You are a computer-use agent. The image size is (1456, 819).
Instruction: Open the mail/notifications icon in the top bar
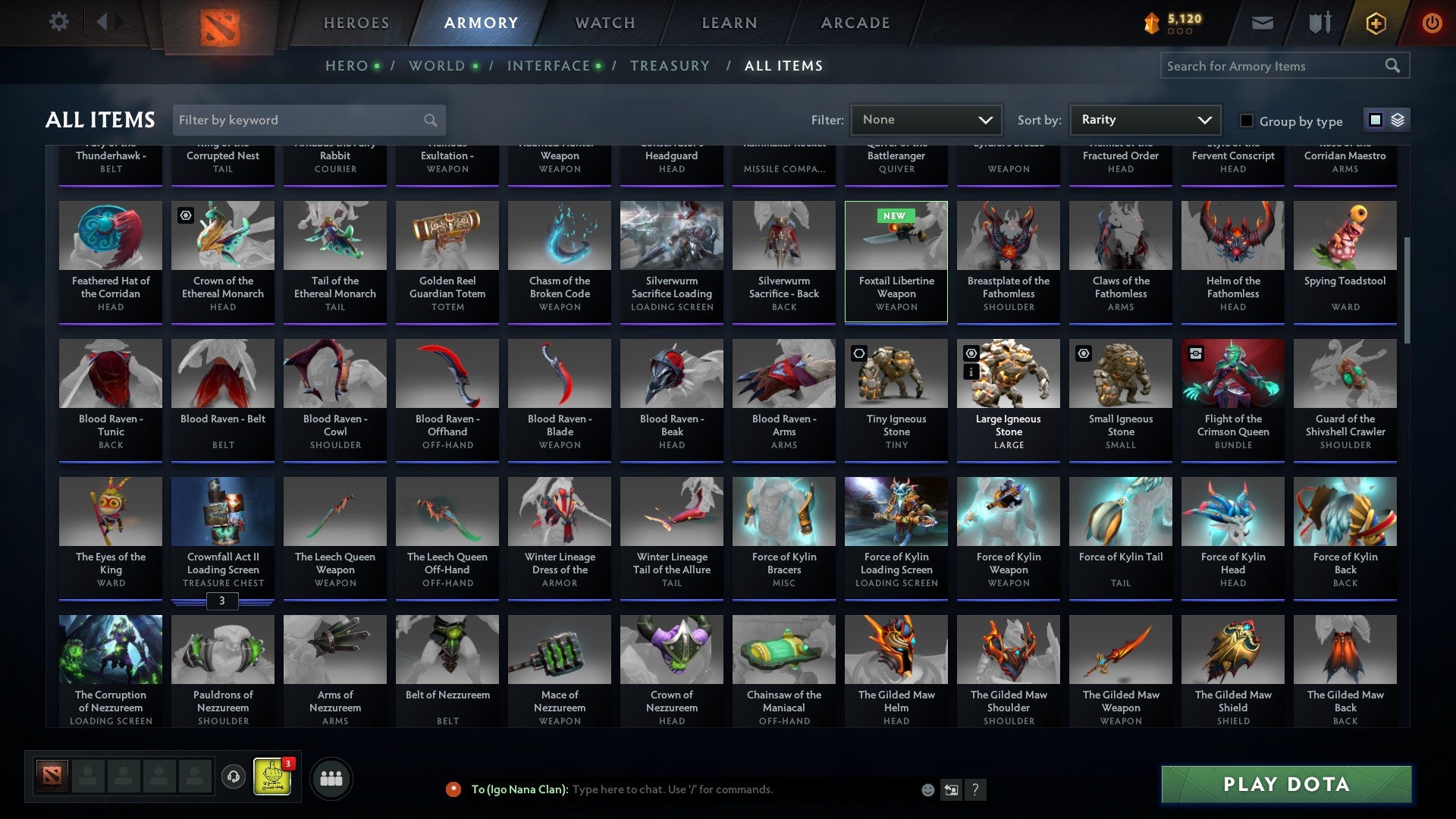1261,22
